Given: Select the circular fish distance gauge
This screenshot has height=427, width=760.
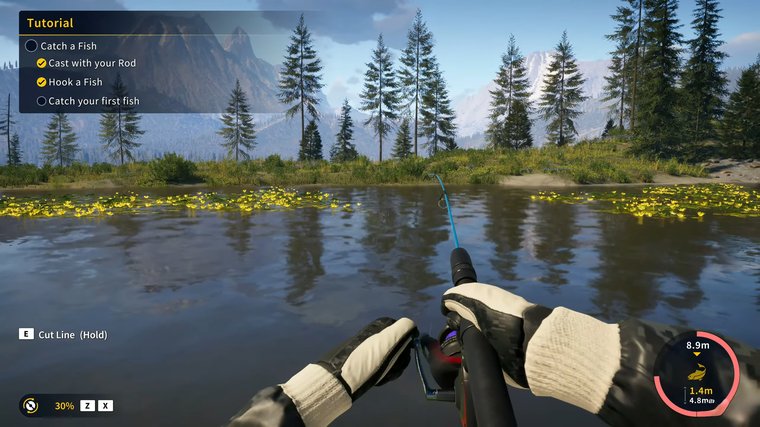Looking at the screenshot, I should 696,373.
